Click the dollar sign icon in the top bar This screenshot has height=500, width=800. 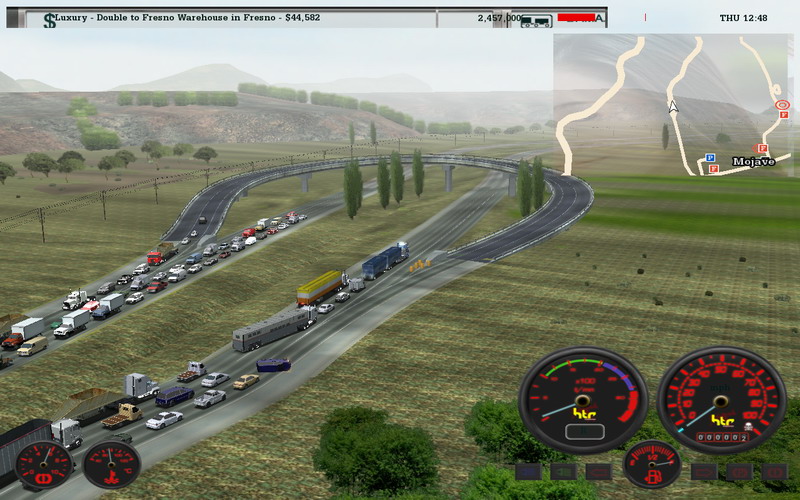coord(50,19)
